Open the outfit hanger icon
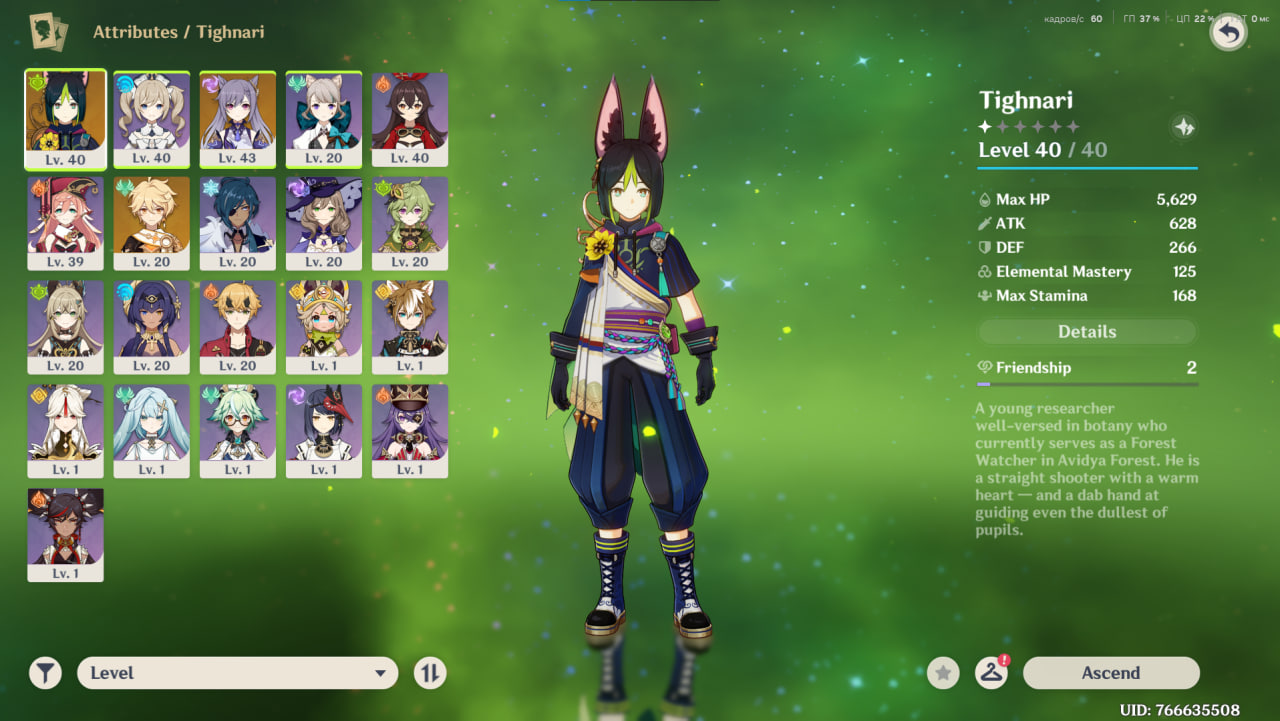Viewport: 1280px width, 721px height. [991, 673]
